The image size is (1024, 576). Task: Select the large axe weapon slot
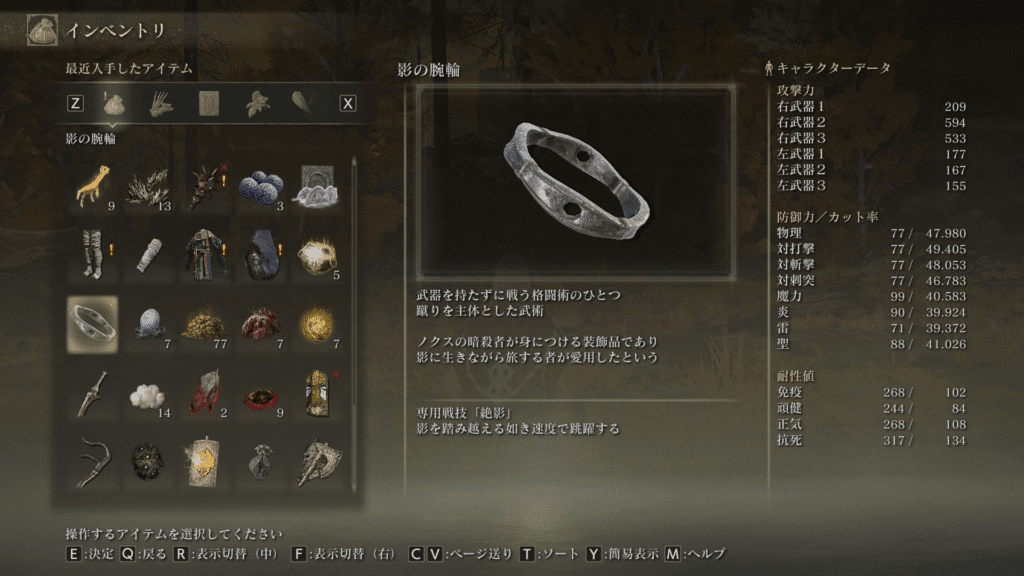tap(316, 460)
